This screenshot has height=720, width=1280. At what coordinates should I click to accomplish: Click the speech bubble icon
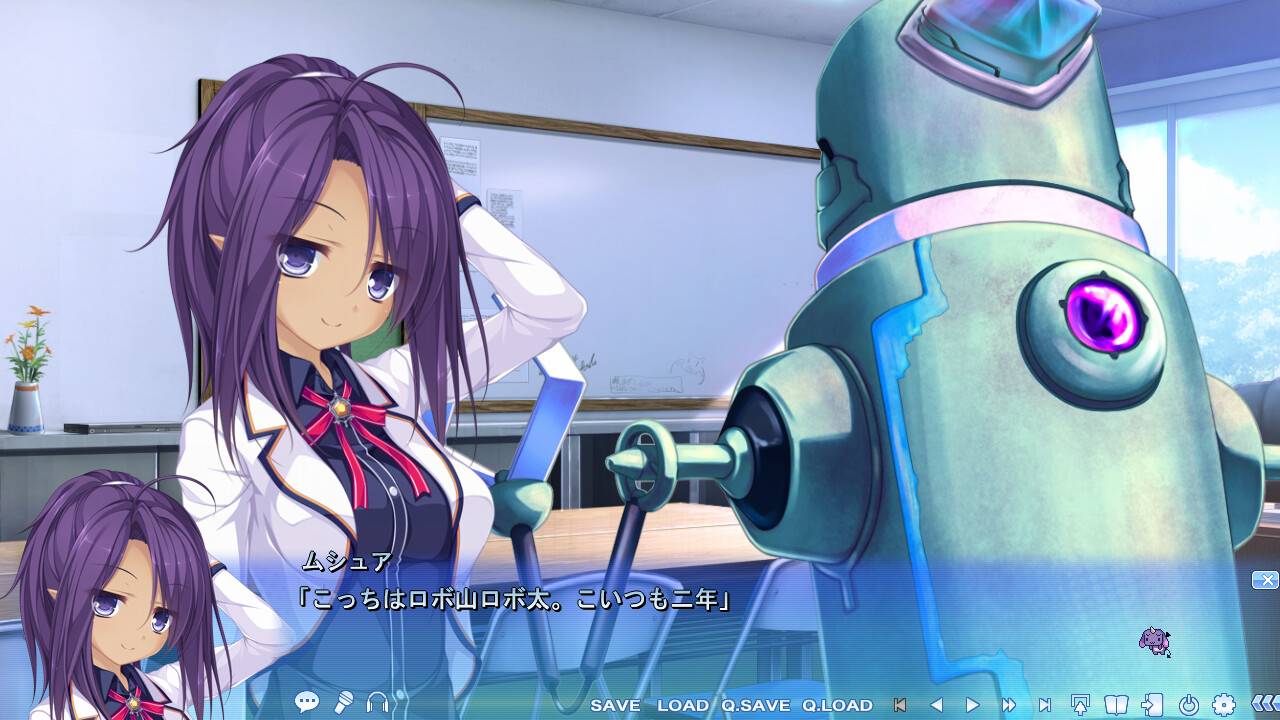pos(307,703)
